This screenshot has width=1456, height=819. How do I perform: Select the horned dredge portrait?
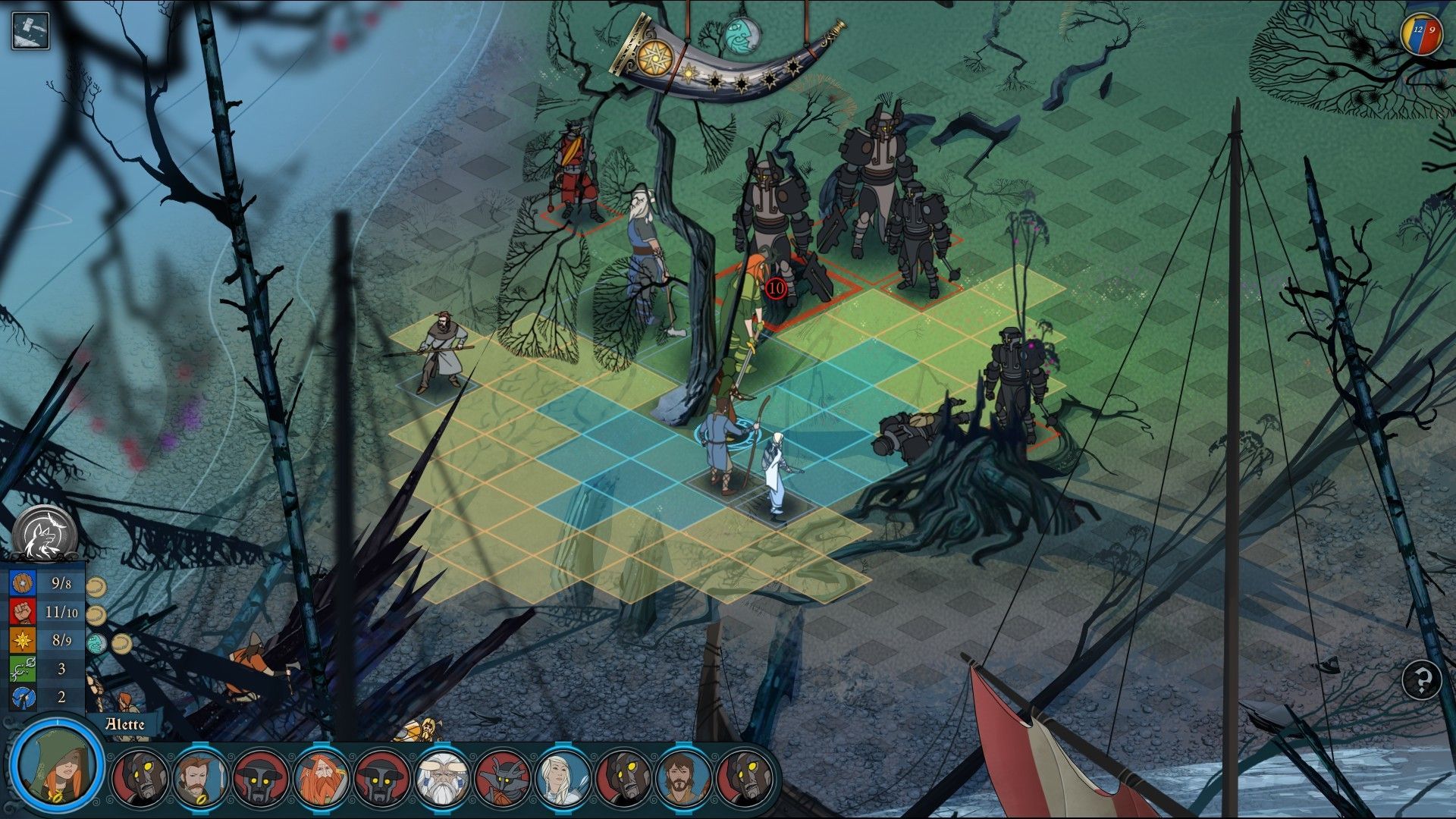pos(502,778)
